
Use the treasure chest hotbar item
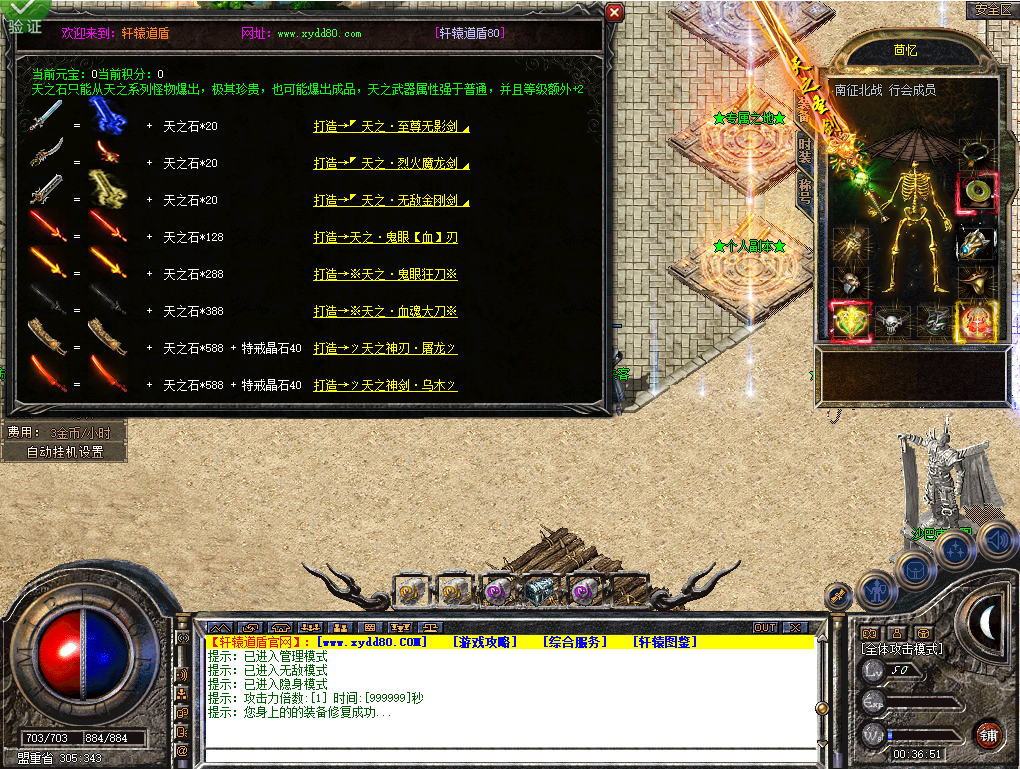(540, 592)
